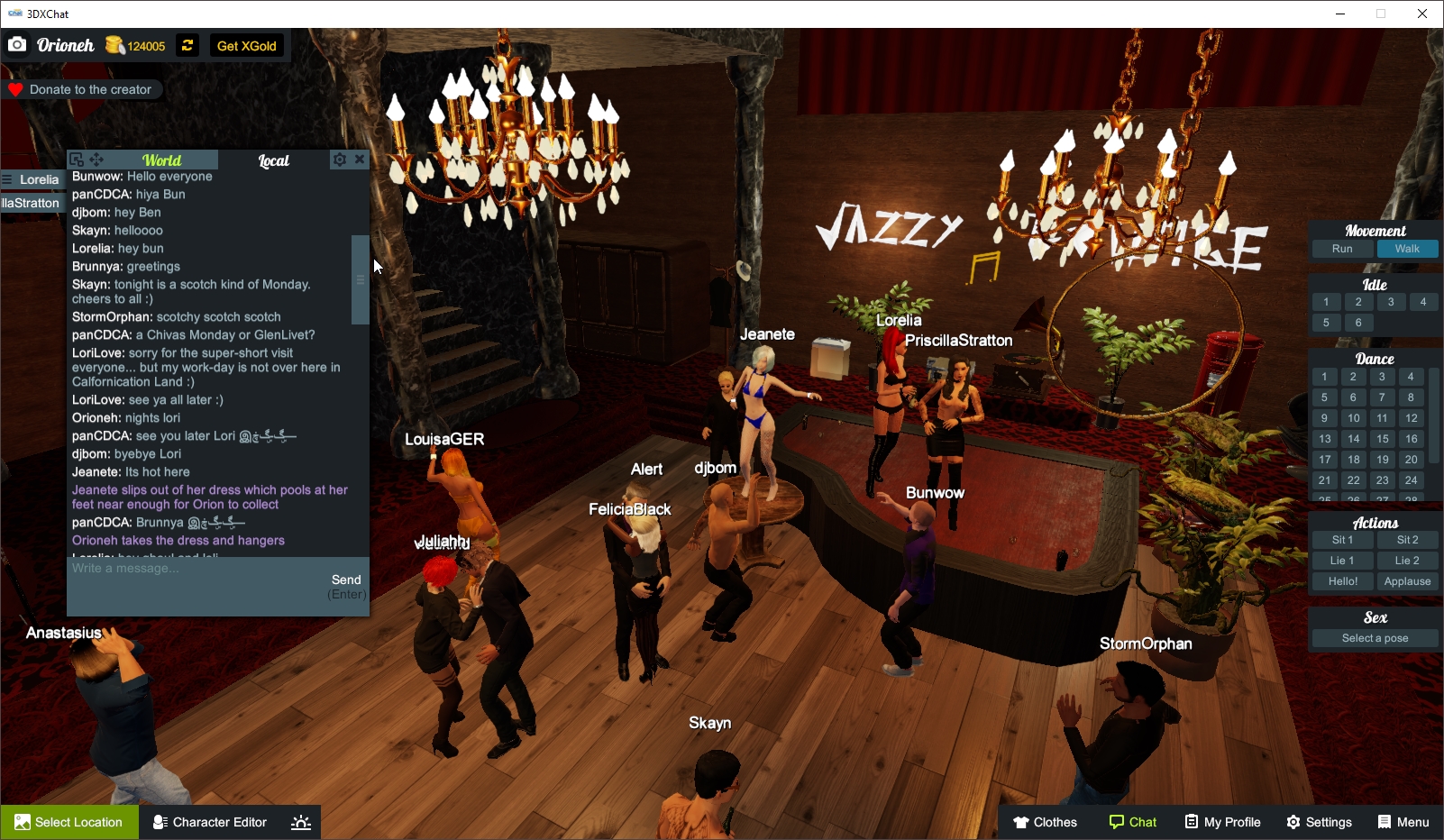
Task: Refresh XGold balance with the sync icon
Action: (x=187, y=45)
